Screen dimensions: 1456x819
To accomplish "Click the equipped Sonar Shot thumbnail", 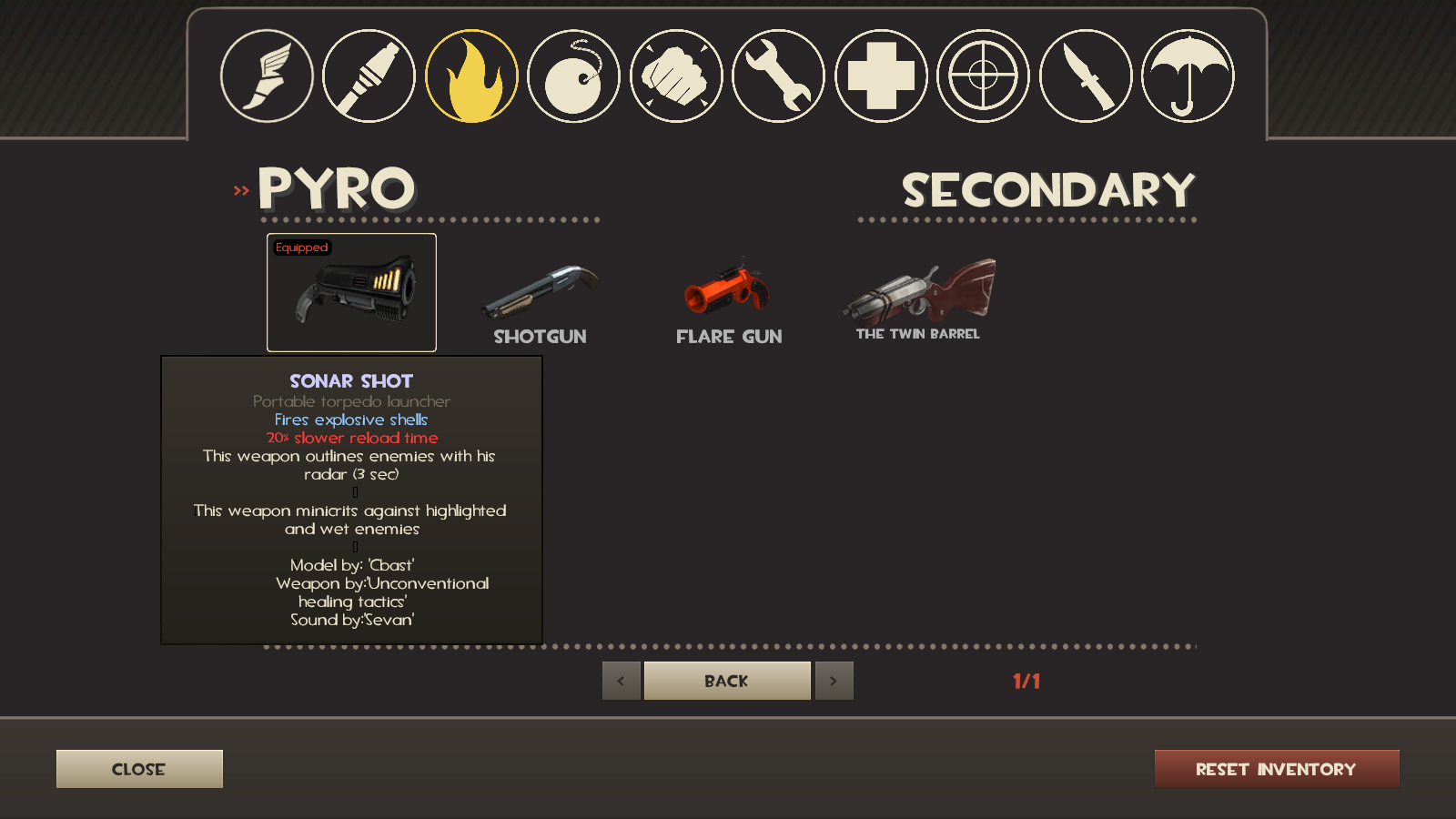I will point(351,291).
